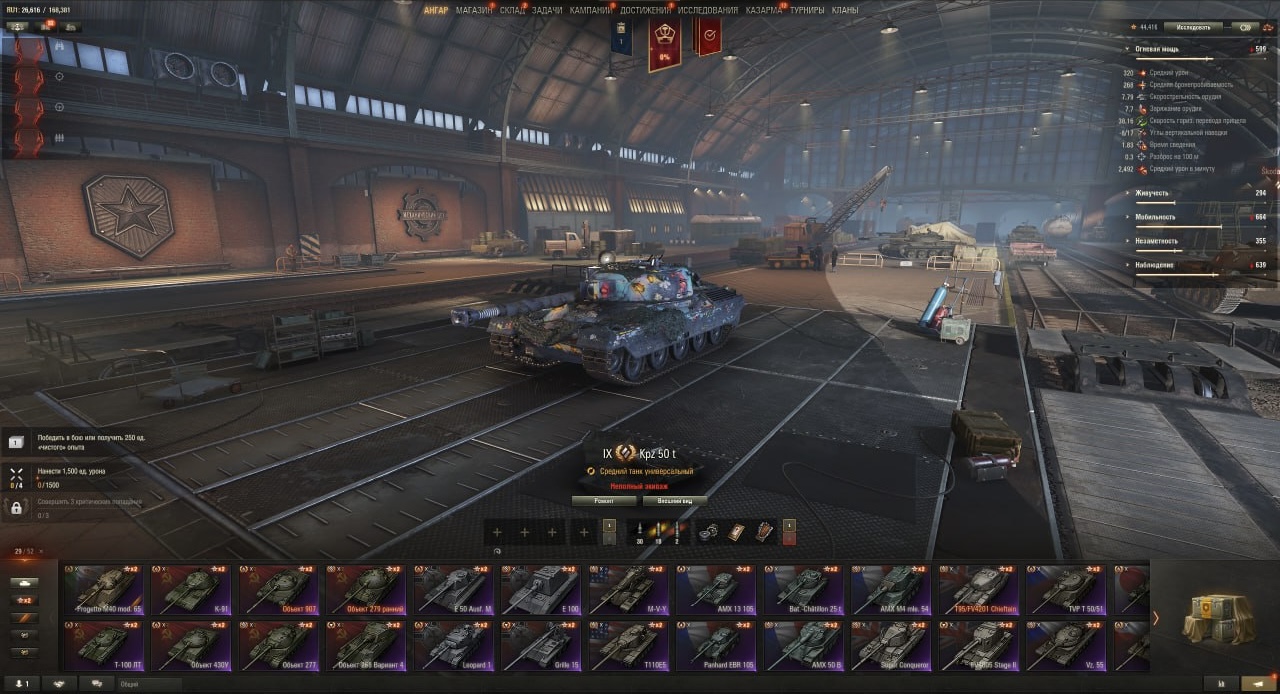Viewport: 1280px width, 694px height.
Task: Open the Внешний вид (Exterior) button
Action: pyautogui.click(x=674, y=500)
